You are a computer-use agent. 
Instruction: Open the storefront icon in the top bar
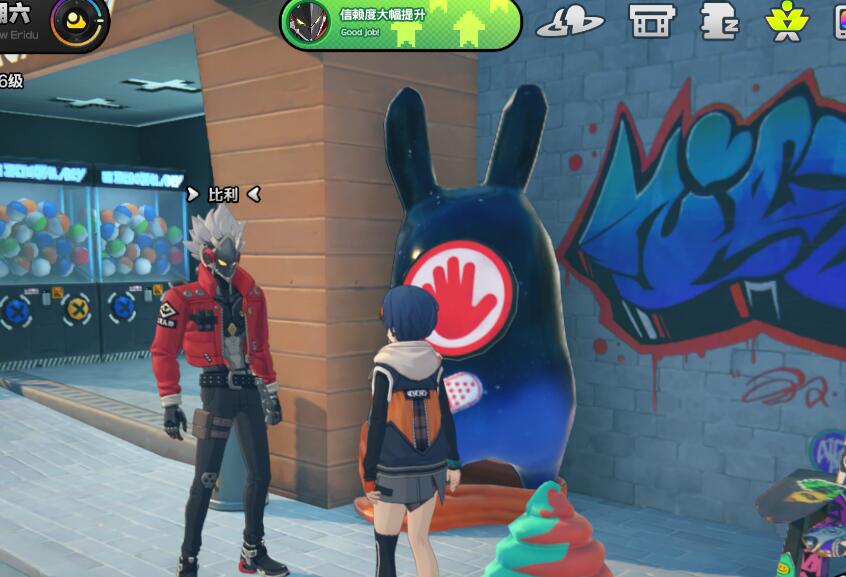tap(651, 21)
